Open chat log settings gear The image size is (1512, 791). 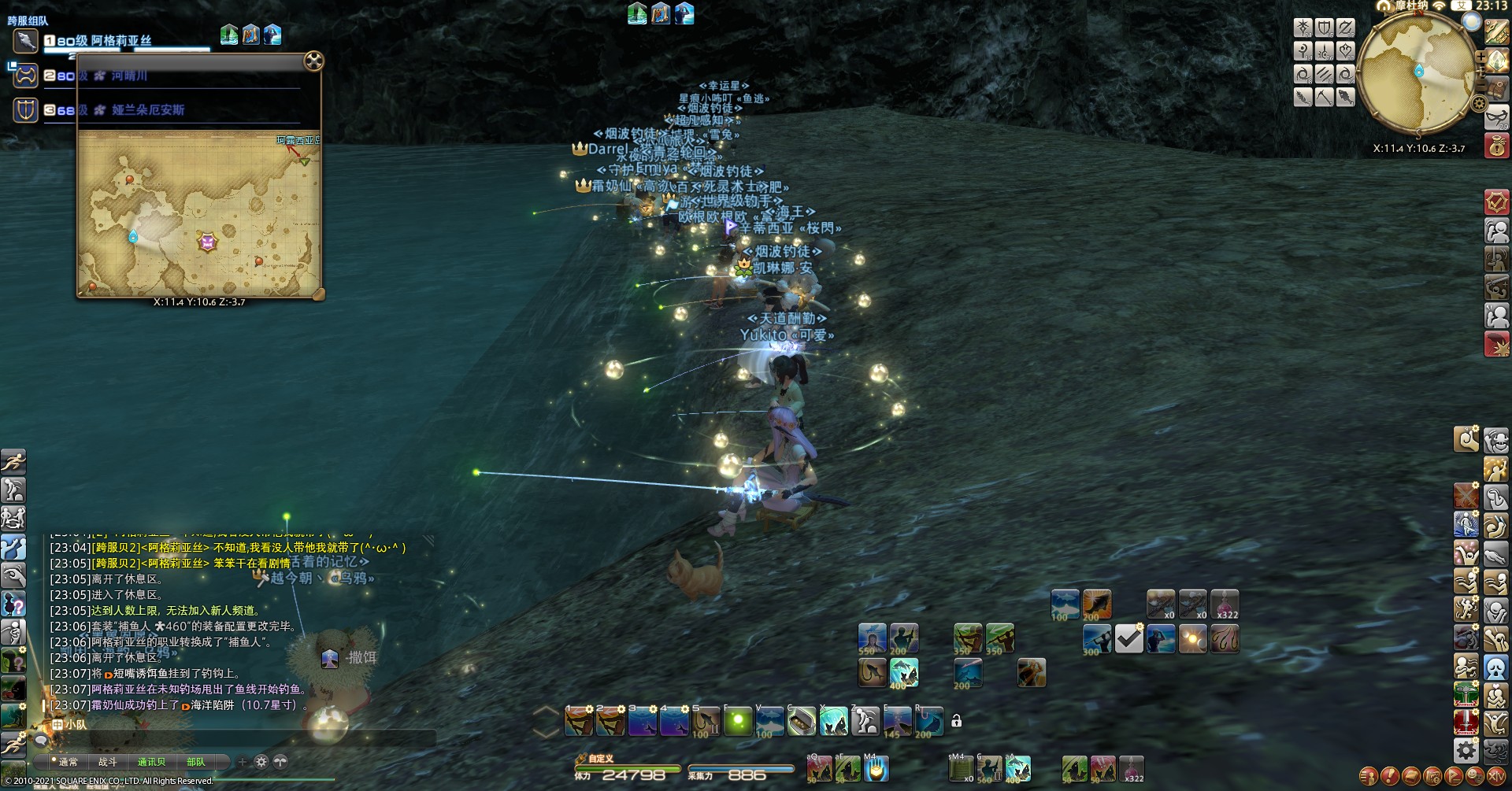[x=261, y=762]
